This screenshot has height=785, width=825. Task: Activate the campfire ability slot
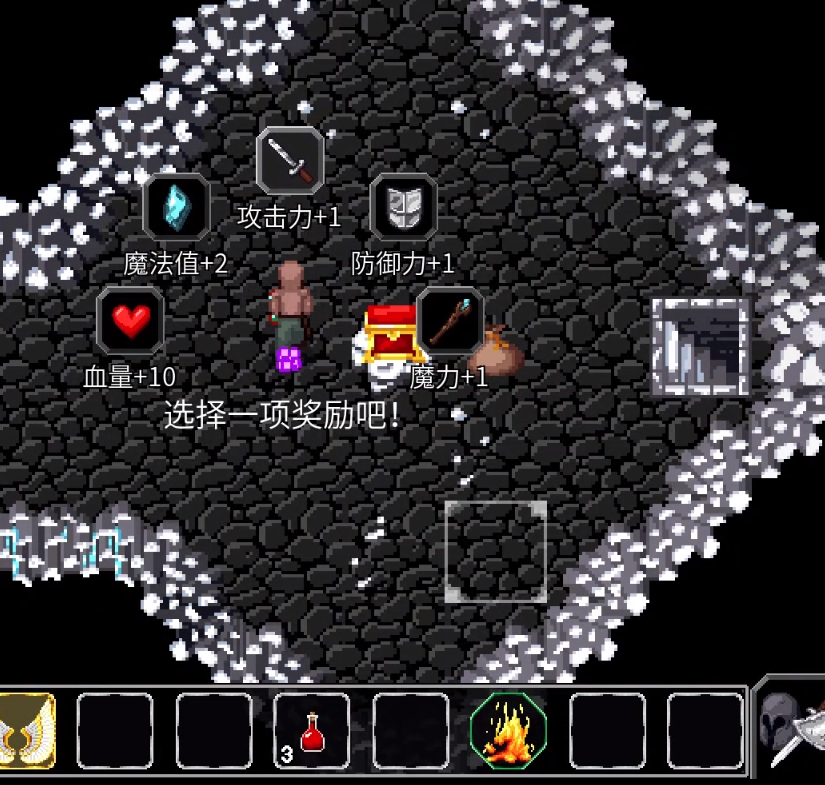pyautogui.click(x=508, y=731)
